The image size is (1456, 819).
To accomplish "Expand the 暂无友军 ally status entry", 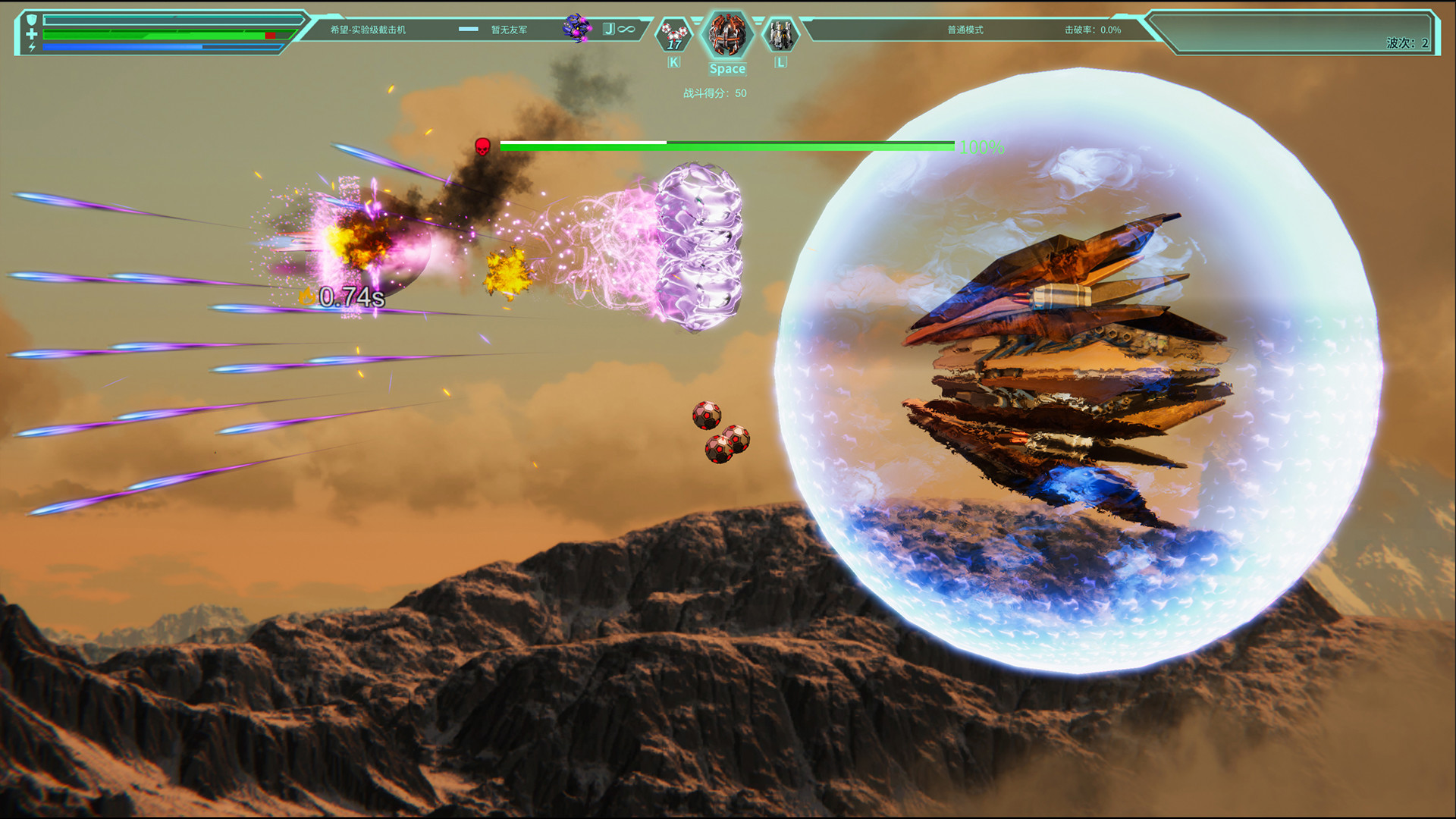I will click(509, 30).
